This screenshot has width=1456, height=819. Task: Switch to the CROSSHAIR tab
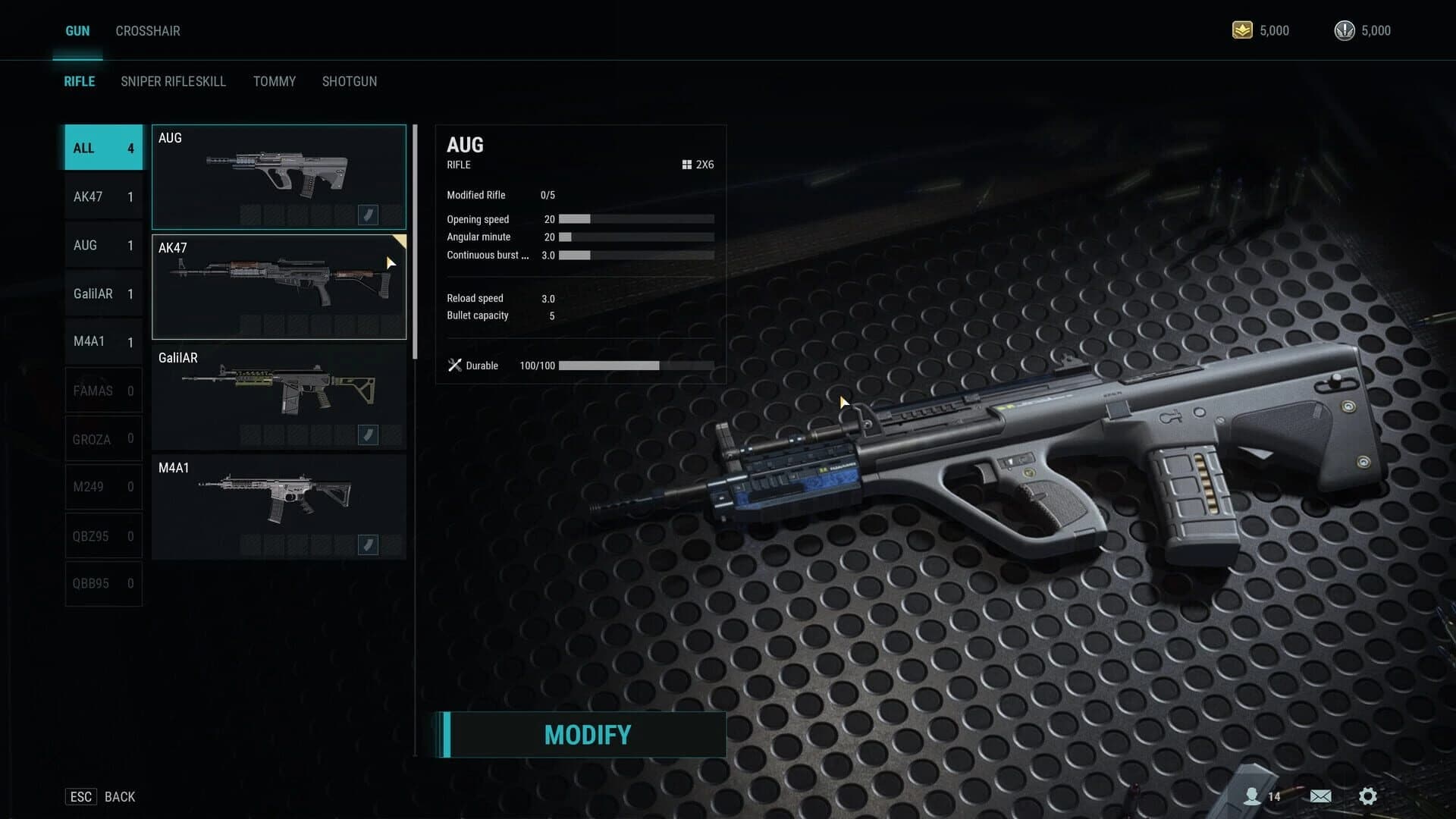[148, 30]
